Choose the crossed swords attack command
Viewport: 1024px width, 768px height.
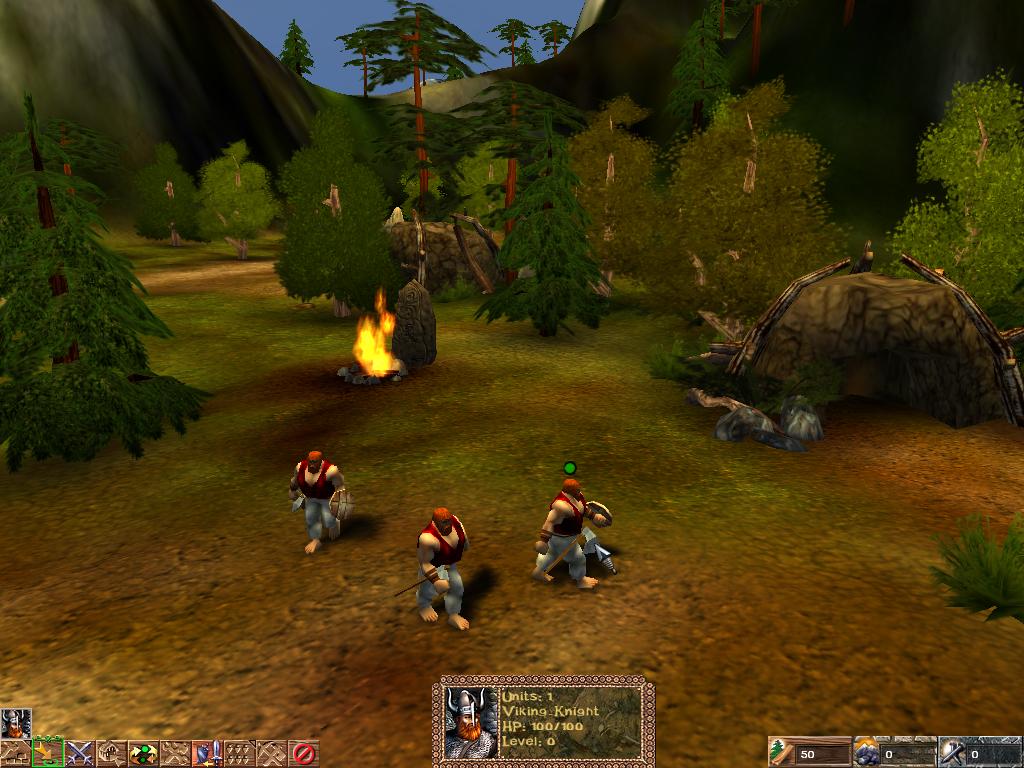click(79, 753)
